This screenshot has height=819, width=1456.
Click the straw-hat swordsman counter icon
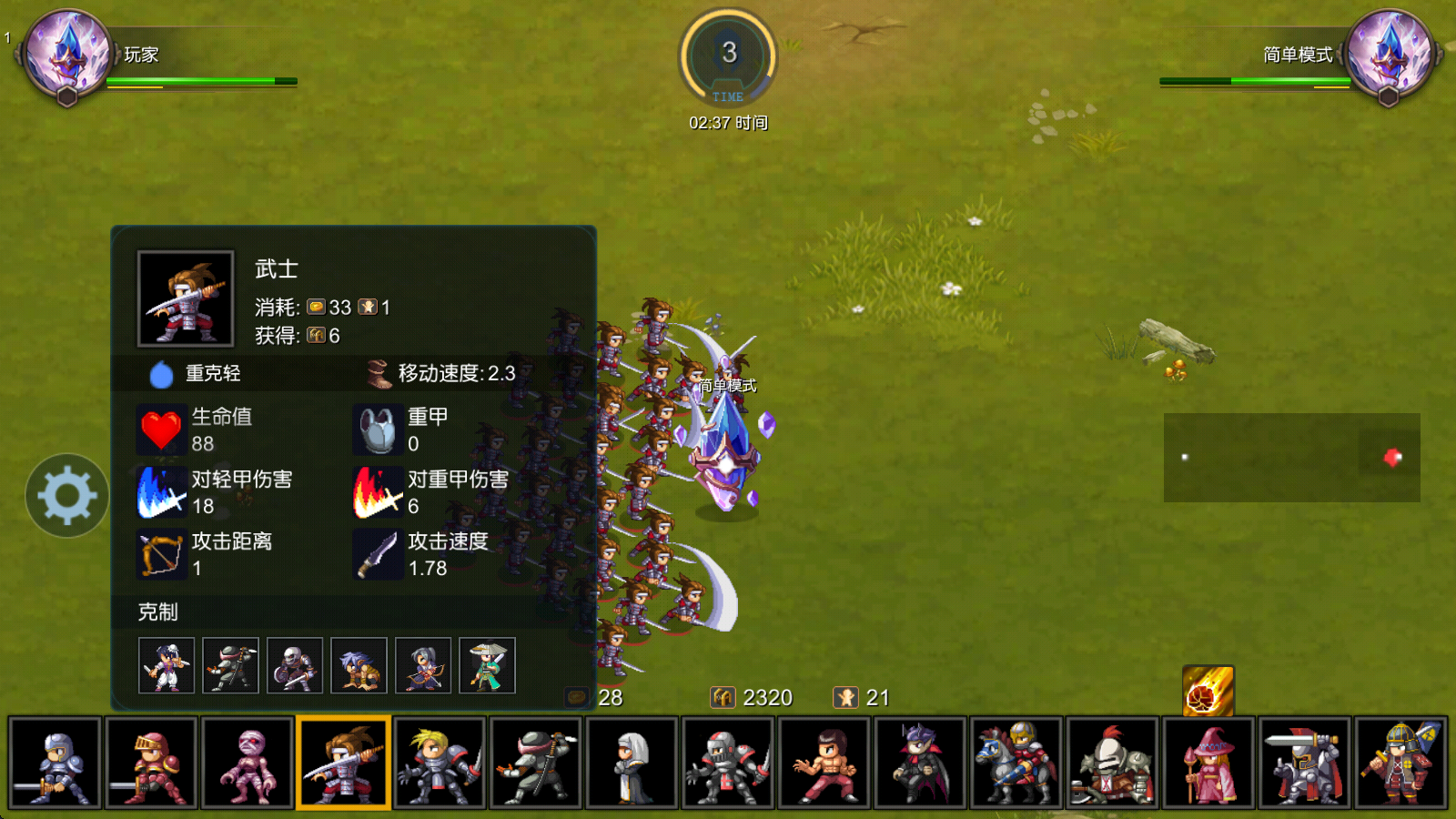click(487, 665)
